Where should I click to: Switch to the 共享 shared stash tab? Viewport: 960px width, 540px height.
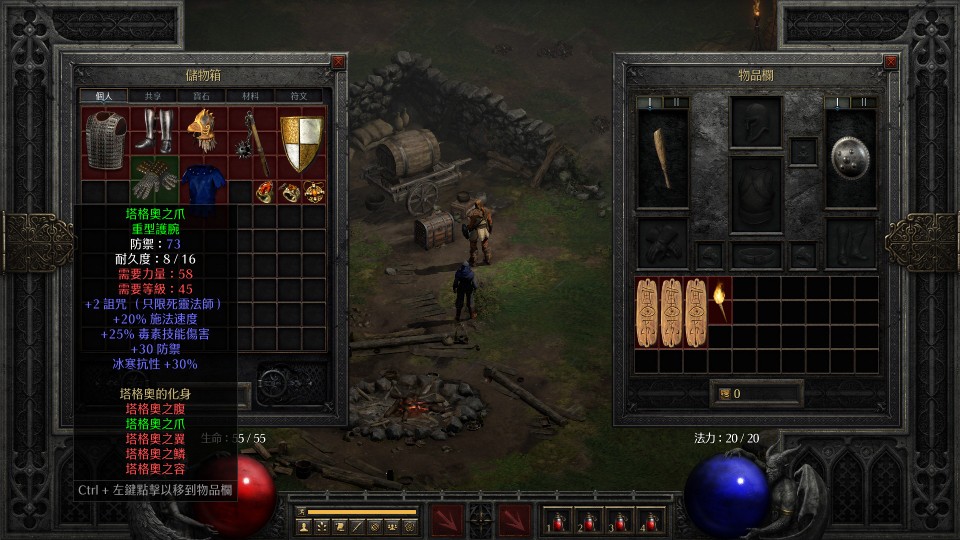152,96
